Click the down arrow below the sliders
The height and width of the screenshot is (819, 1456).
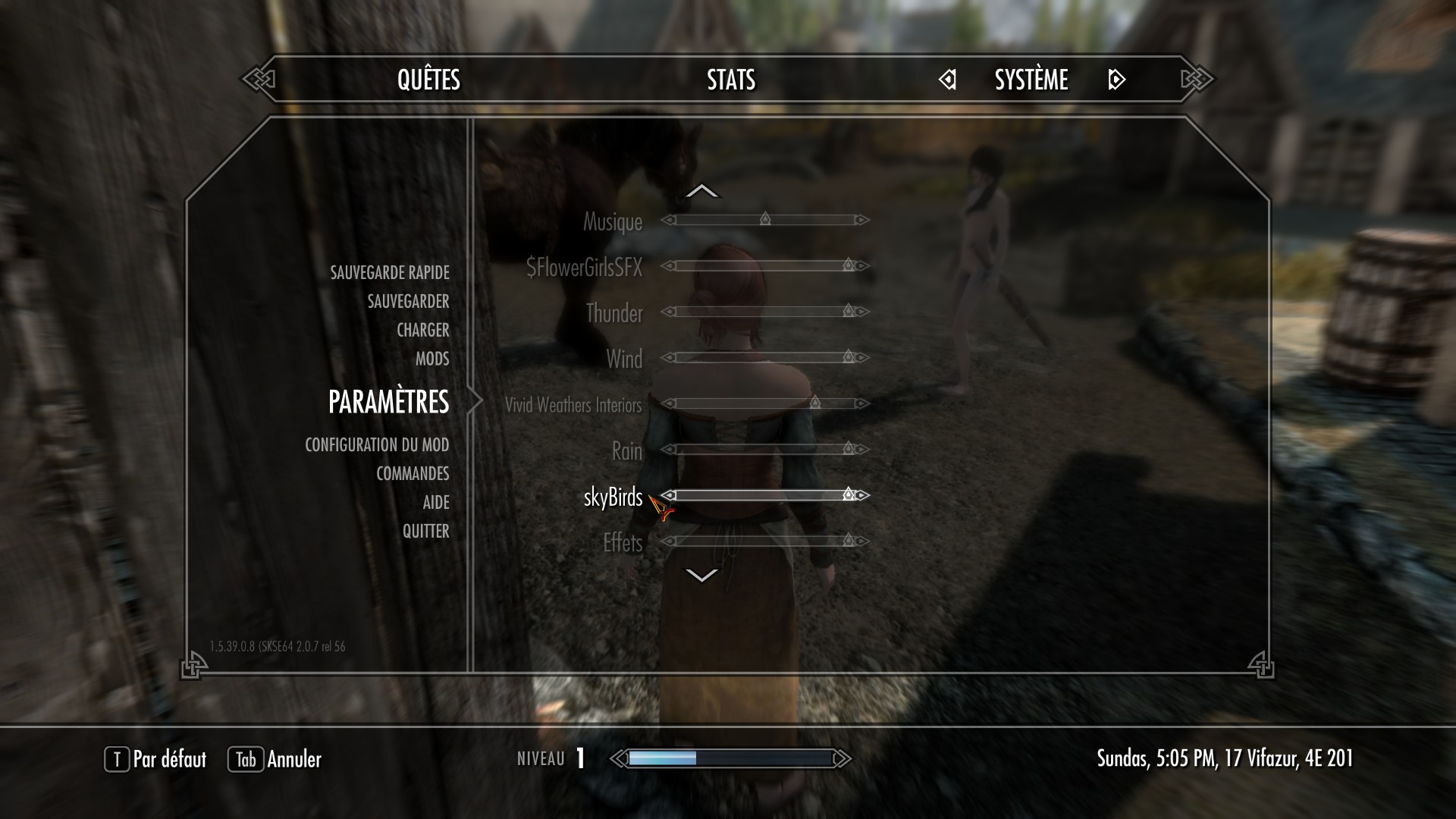(x=701, y=576)
